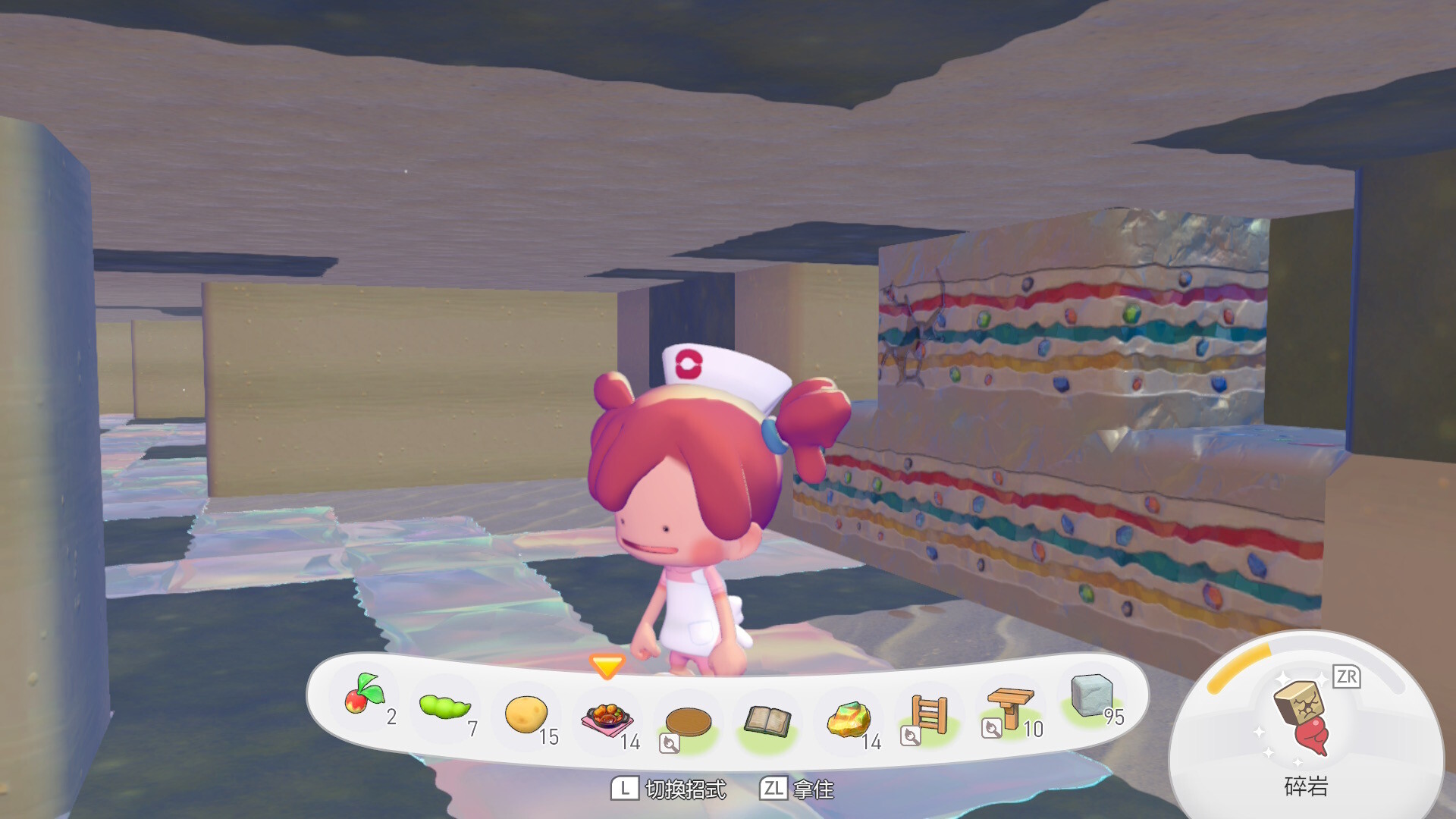The height and width of the screenshot is (819, 1456).
Task: Choose the potato in the hotbar
Action: pos(526,714)
